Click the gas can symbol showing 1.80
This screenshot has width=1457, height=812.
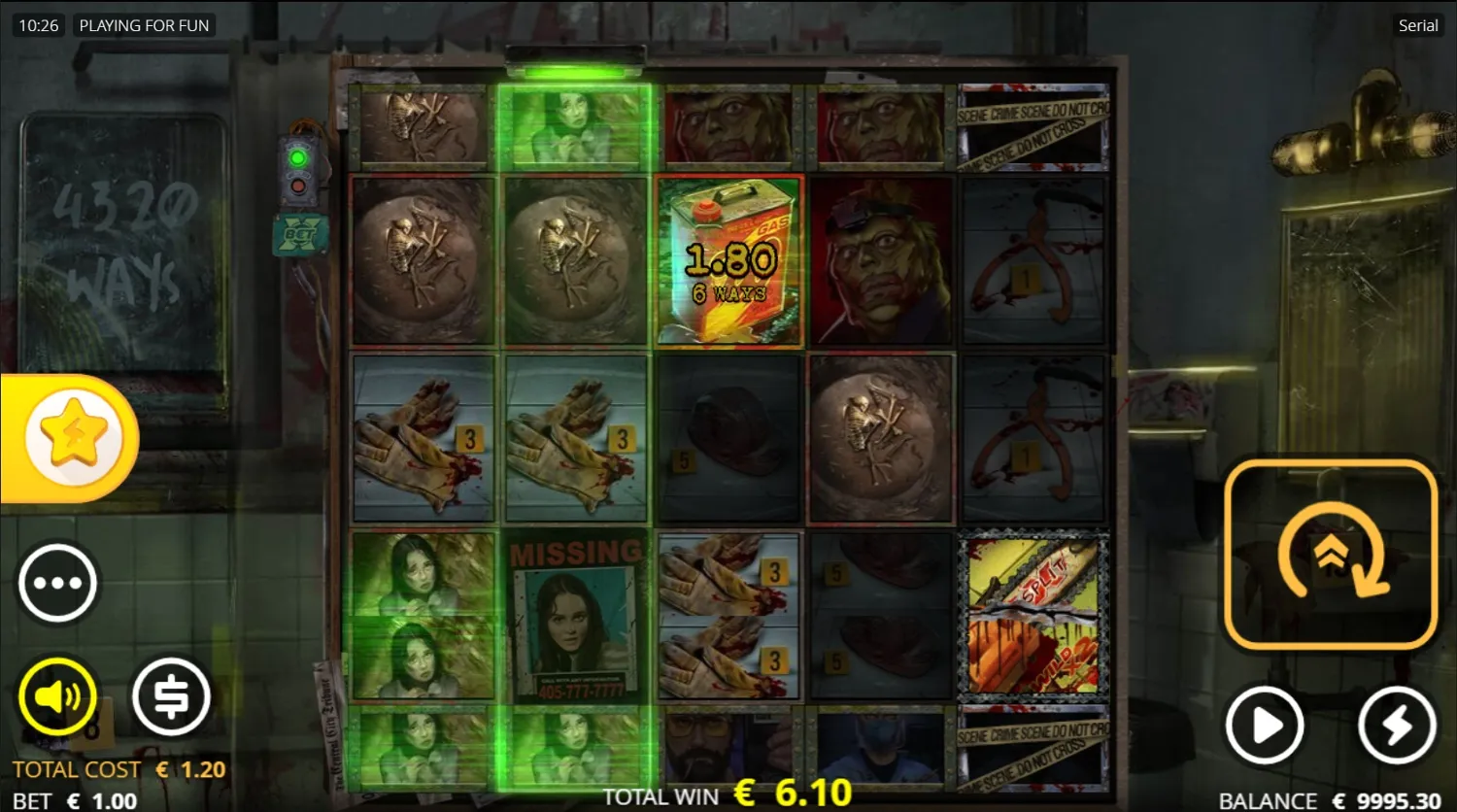tap(728, 260)
